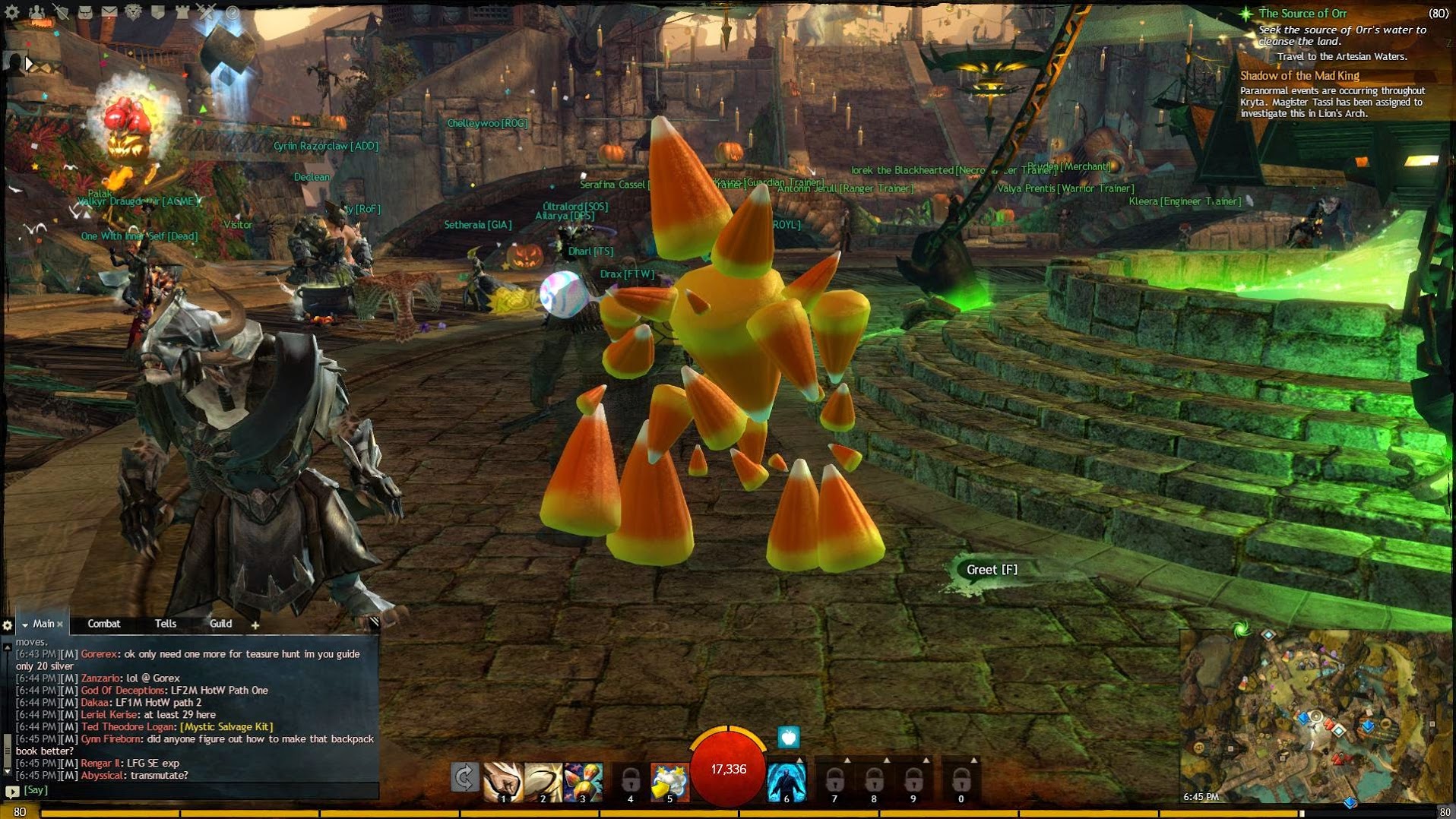Use the blue glowing figure healing skill
The image size is (1456, 819).
pos(787,781)
